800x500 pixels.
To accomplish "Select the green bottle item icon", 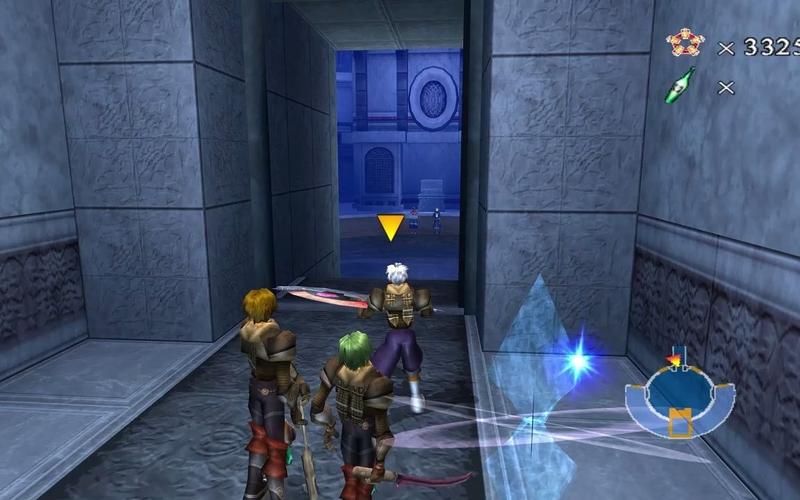I will [682, 86].
